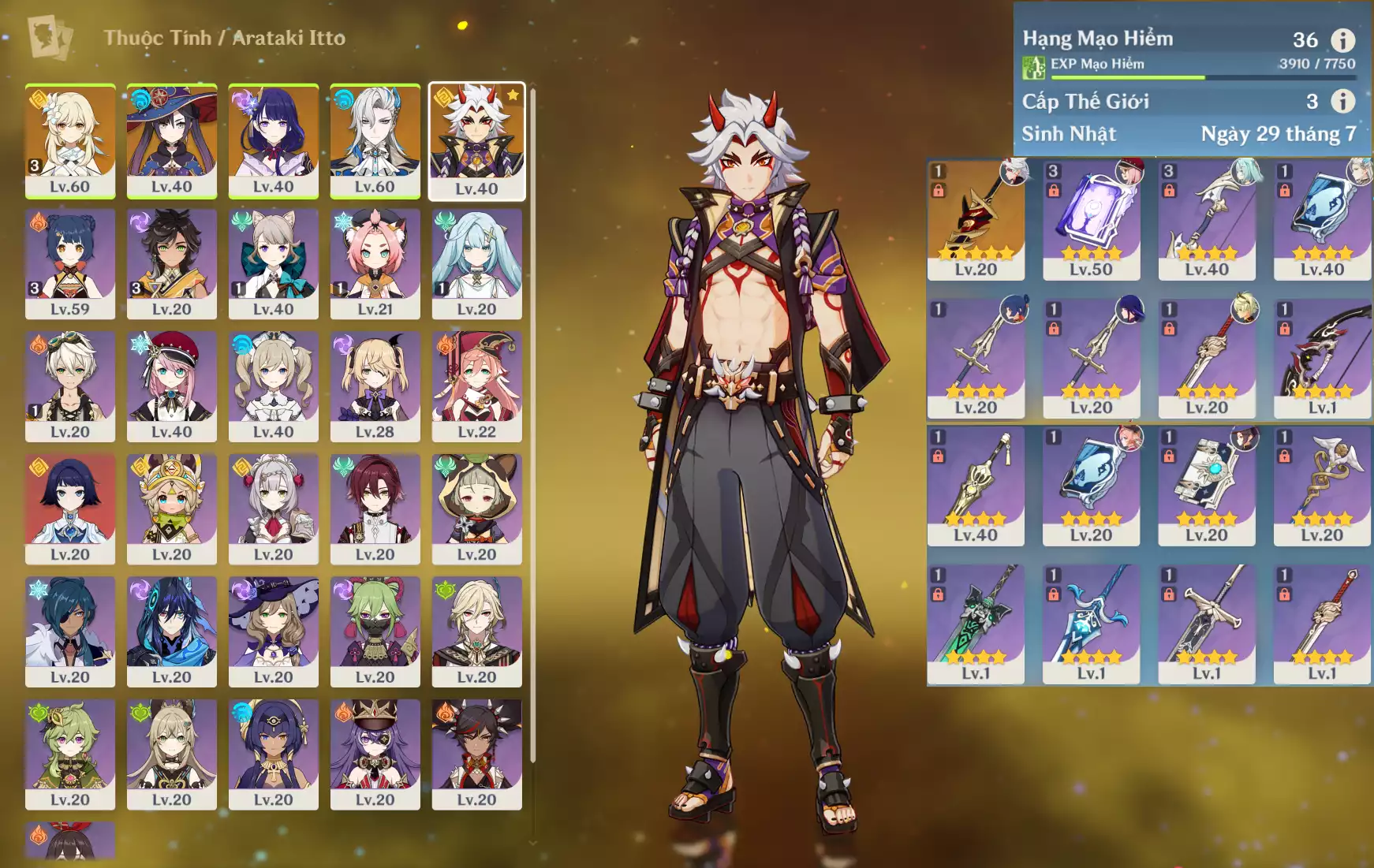1374x868 pixels.
Task: Select the dark red bow at Lv.1
Action: tap(1322, 359)
